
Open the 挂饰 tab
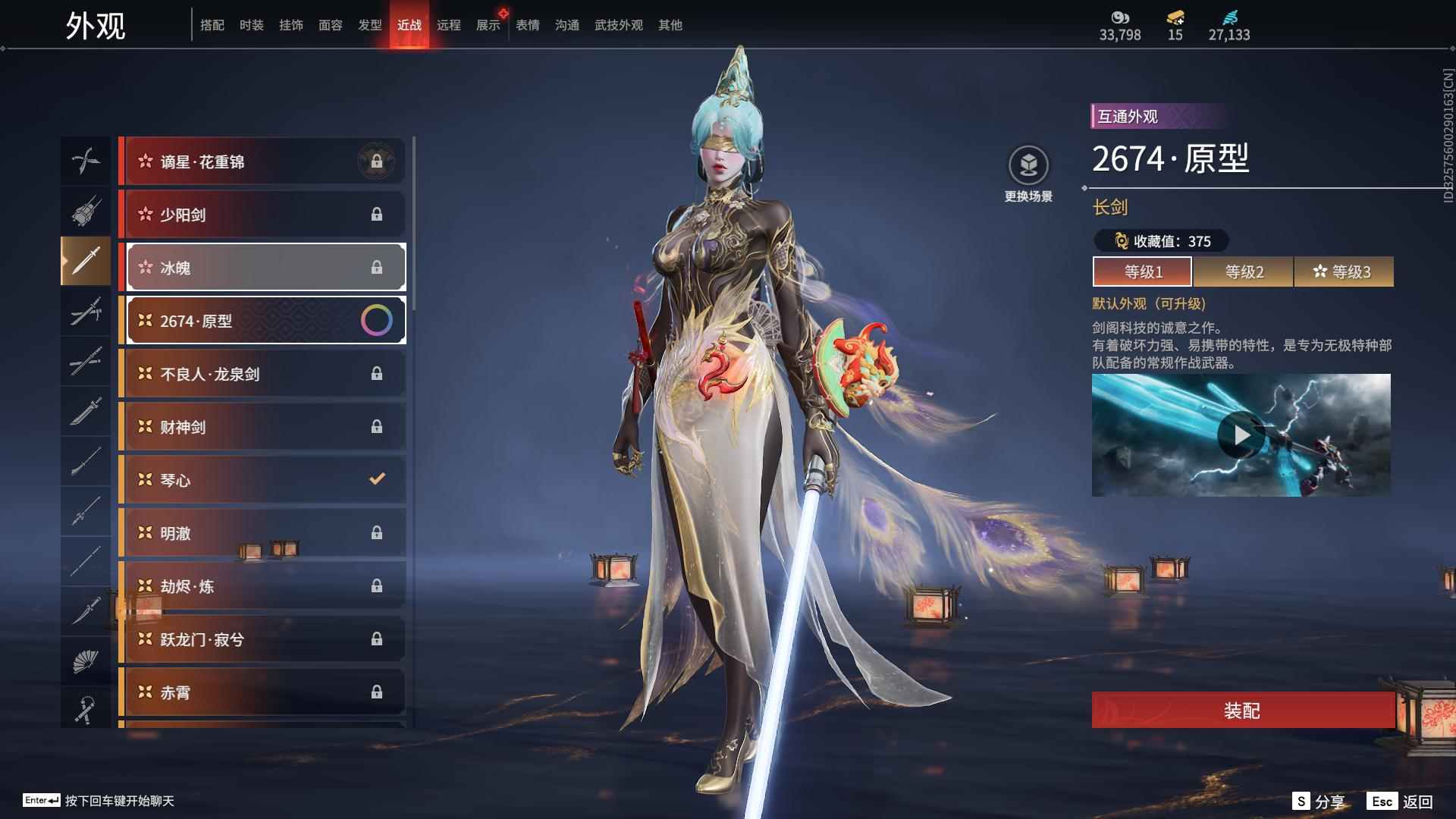pos(290,25)
